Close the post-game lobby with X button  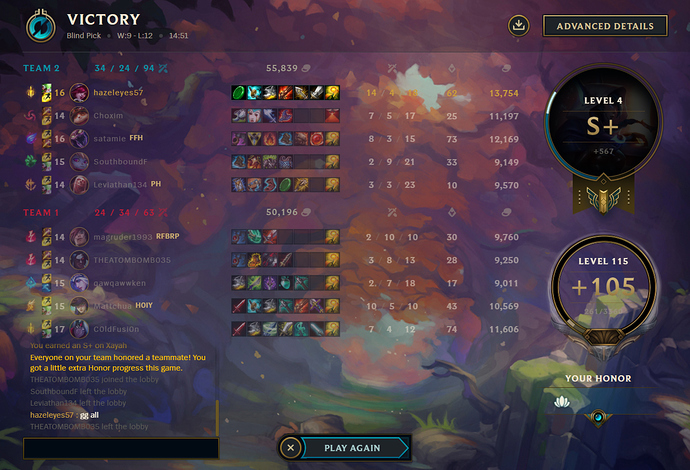[x=290, y=448]
